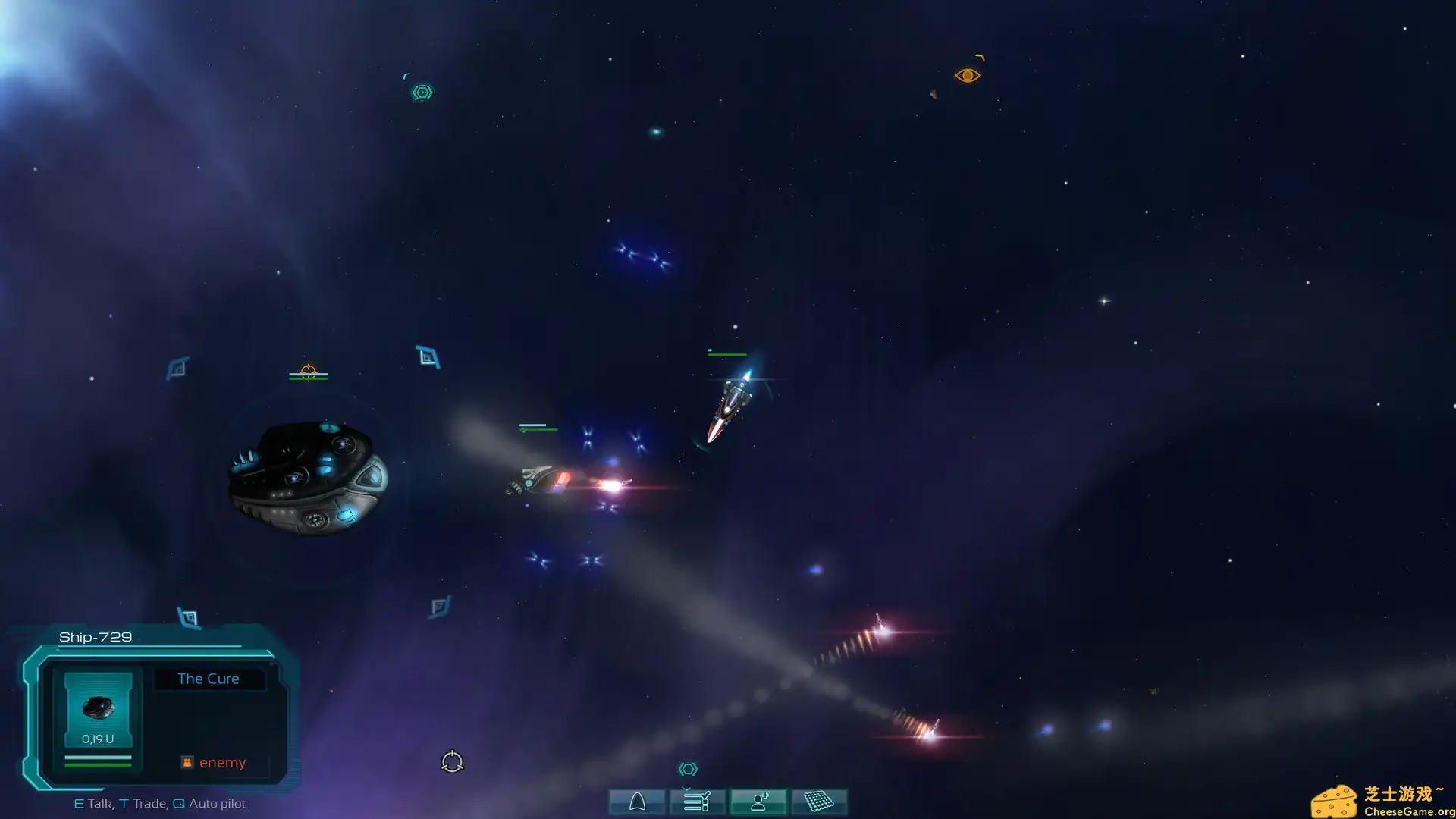
Task: Open the missions checklist icon
Action: (x=698, y=802)
